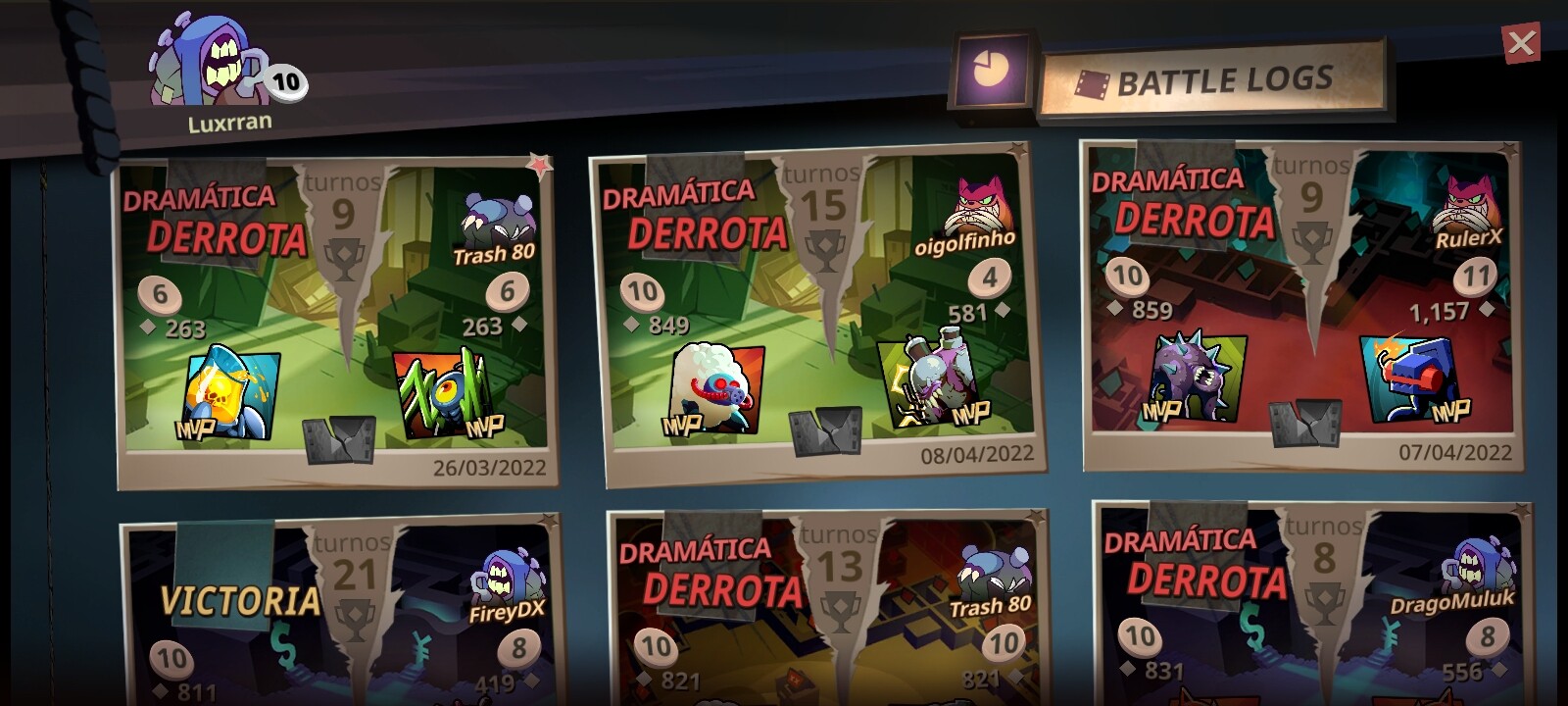
Task: Open the 26/03/2022 defeat against Trash 80
Action: pos(335,324)
